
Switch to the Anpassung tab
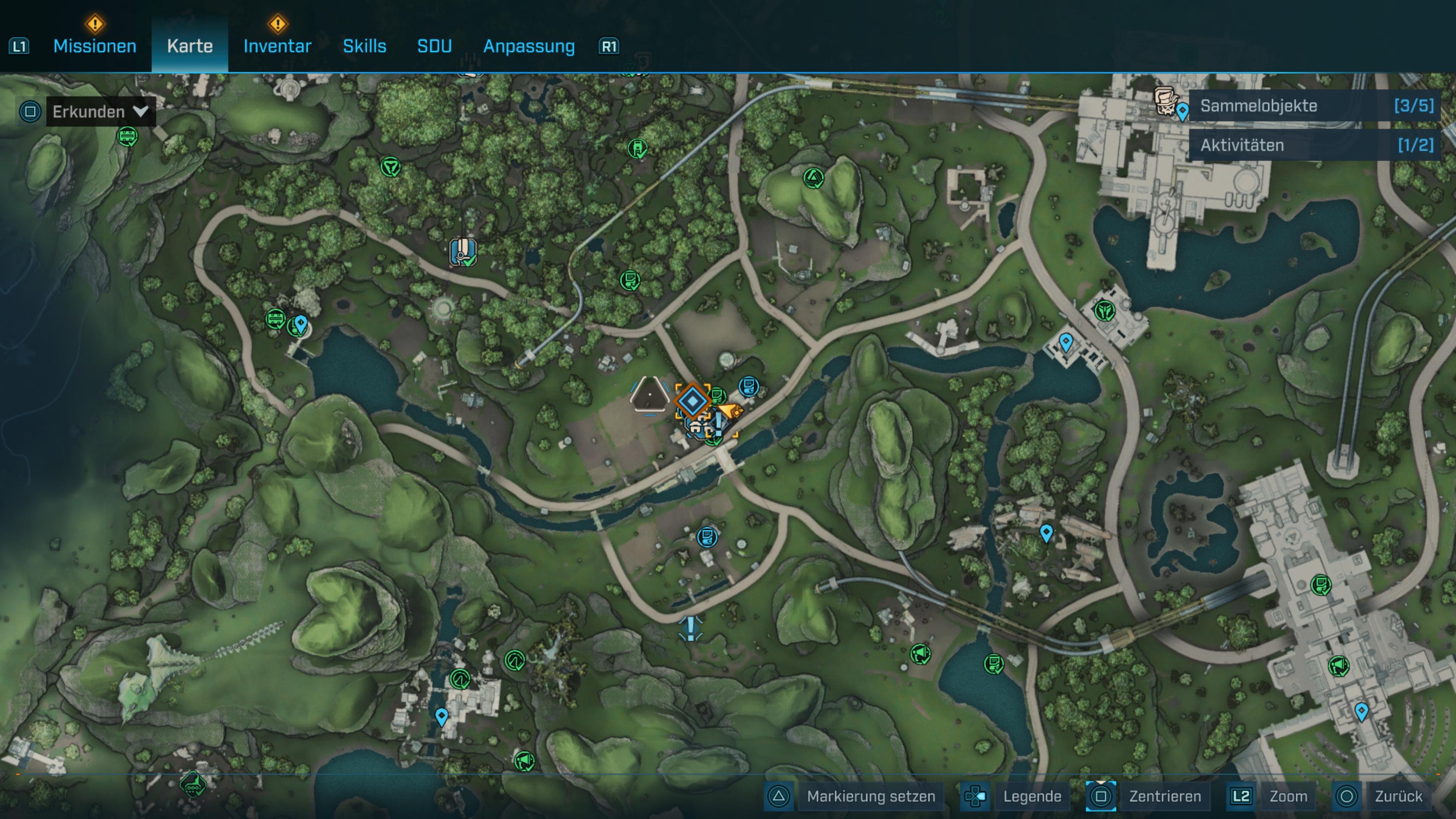coord(529,46)
